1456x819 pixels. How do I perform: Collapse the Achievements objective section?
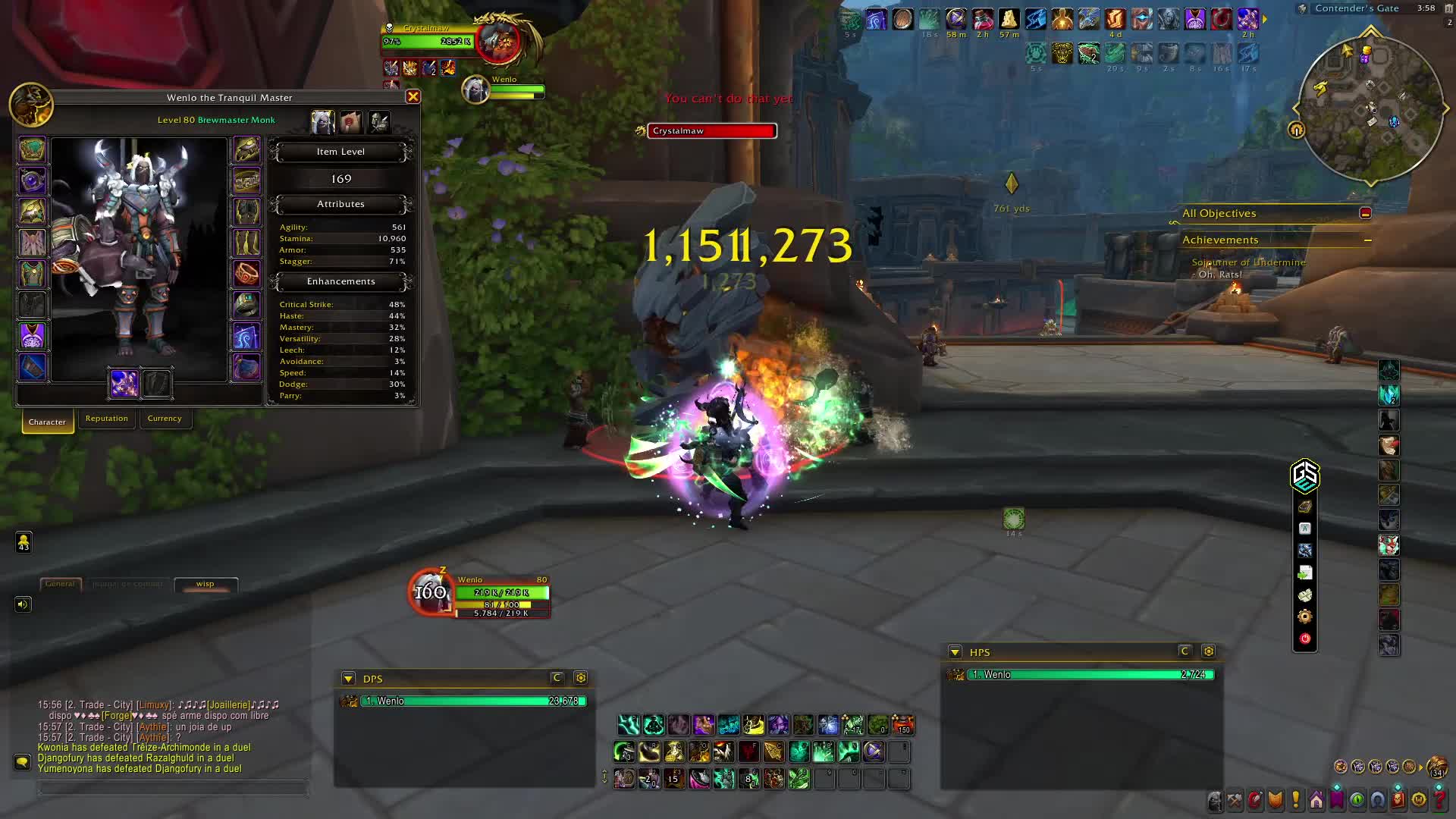pos(1367,240)
